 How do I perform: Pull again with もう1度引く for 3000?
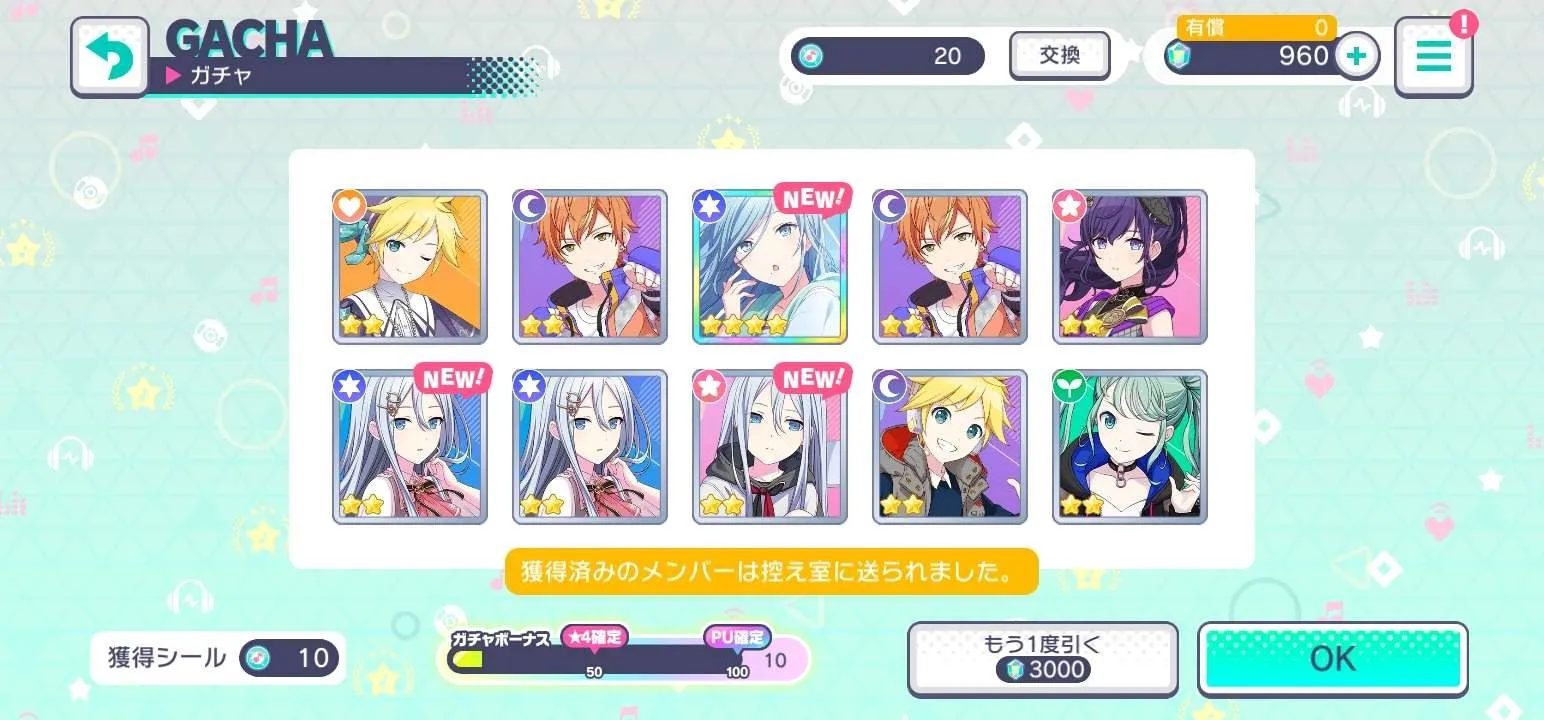click(x=1042, y=659)
